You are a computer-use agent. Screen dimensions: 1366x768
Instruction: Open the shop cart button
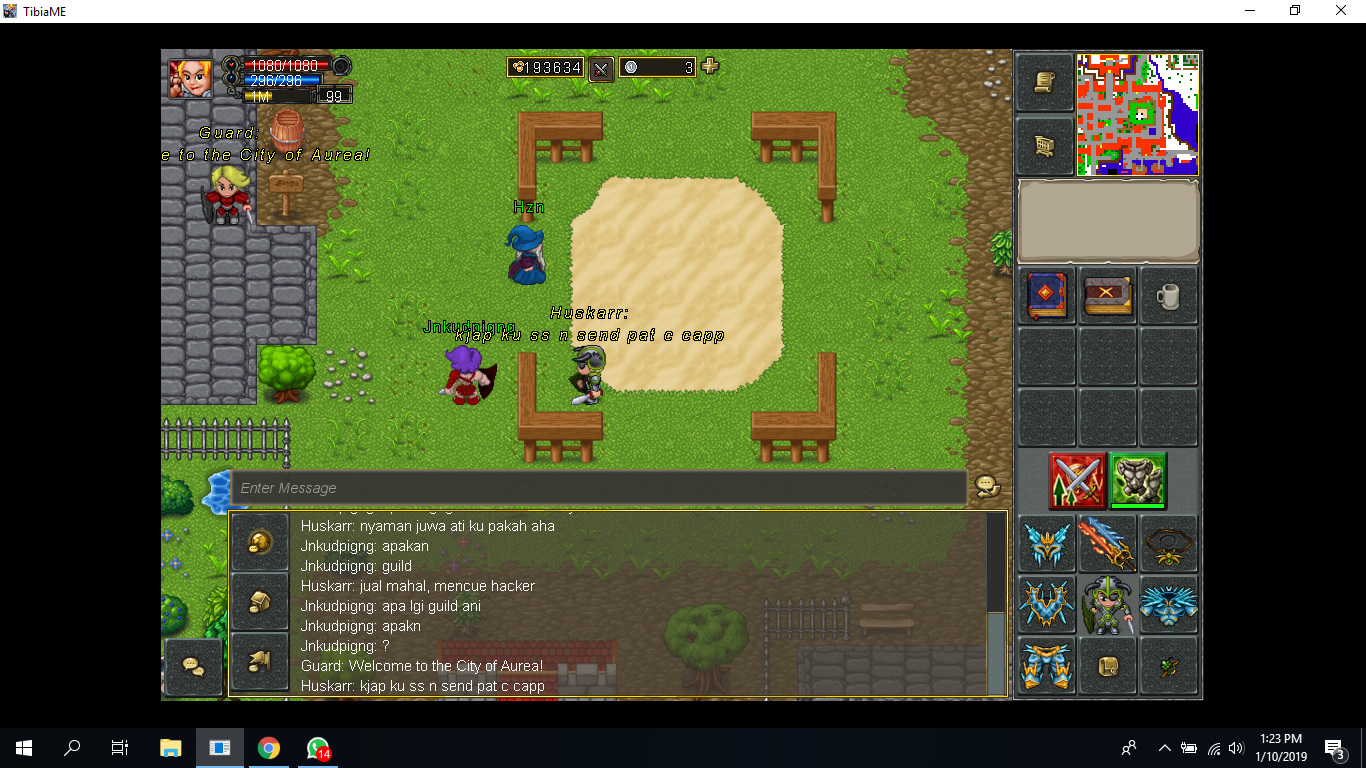click(x=1045, y=147)
